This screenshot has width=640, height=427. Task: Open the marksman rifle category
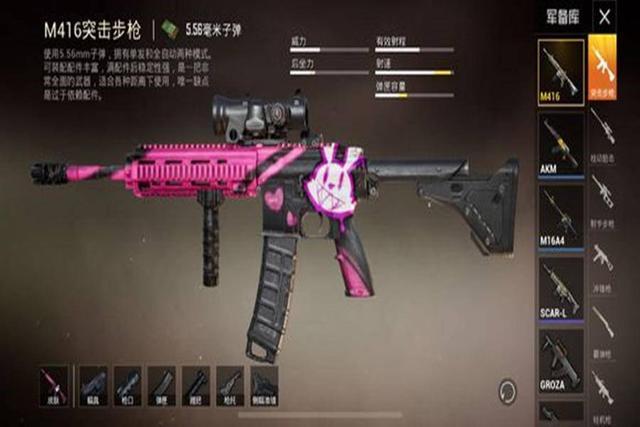click(603, 191)
